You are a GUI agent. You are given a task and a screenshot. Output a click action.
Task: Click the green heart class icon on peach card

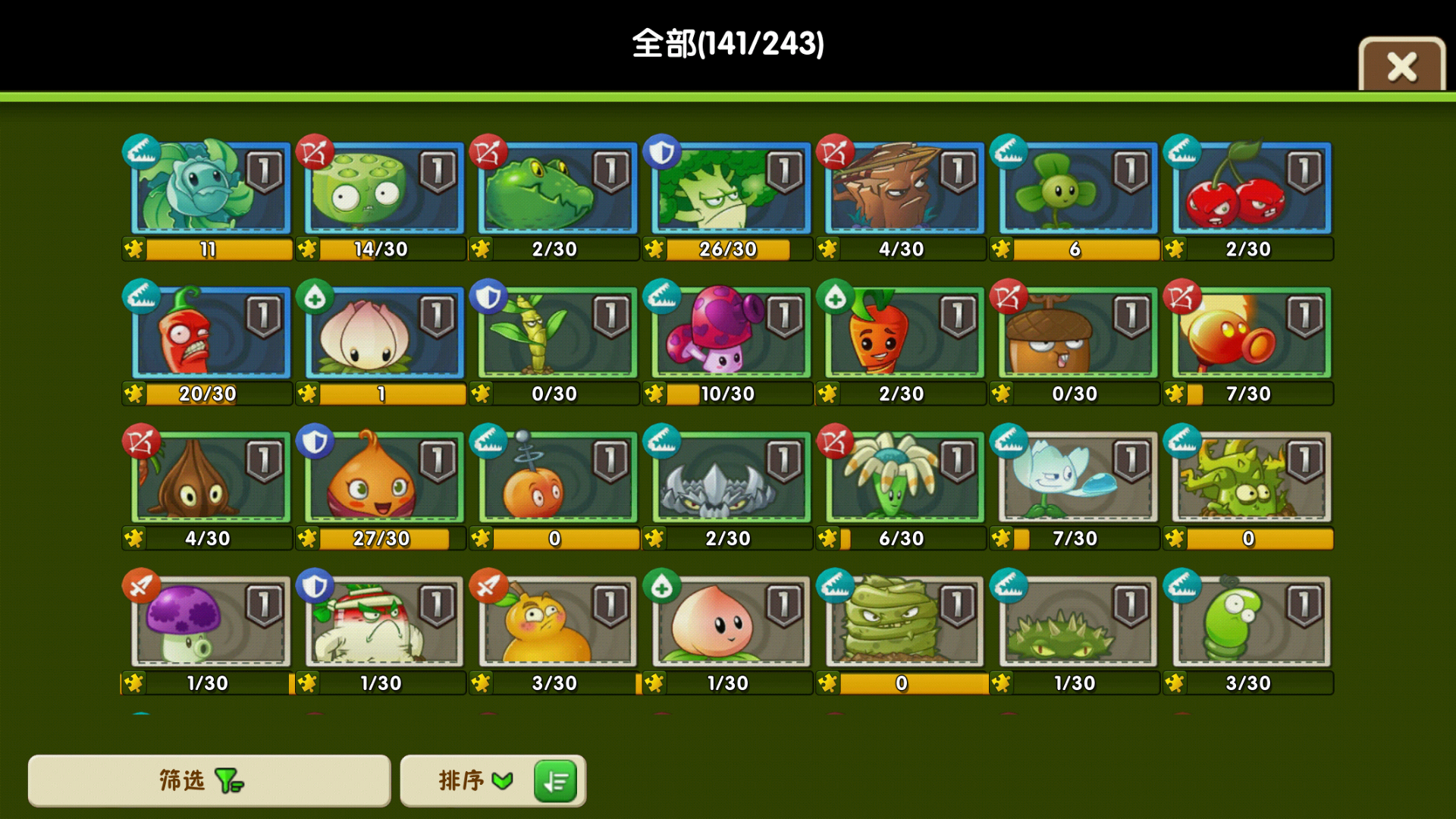point(662,585)
